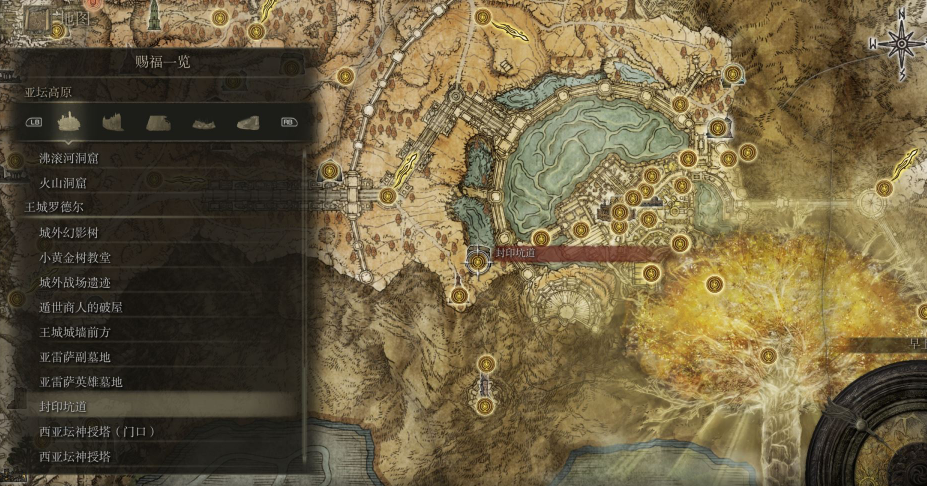Viewport: 927px width, 486px height.
Task: Switch to the fourth region tab icon
Action: [203, 122]
